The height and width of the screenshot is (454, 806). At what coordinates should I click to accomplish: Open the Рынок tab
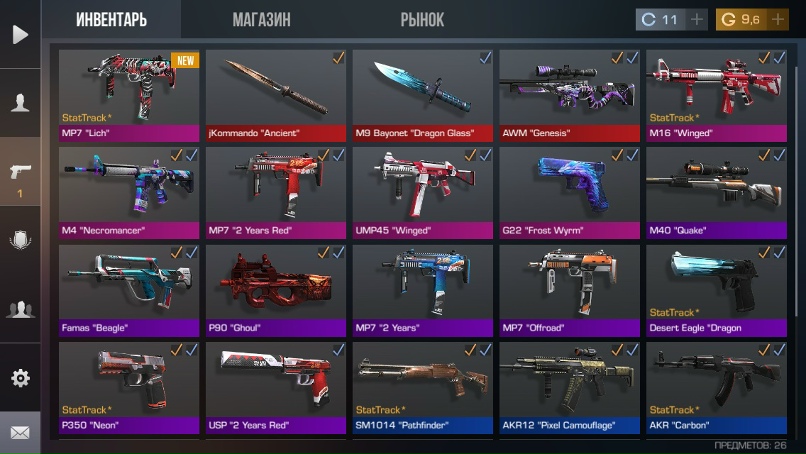[422, 20]
